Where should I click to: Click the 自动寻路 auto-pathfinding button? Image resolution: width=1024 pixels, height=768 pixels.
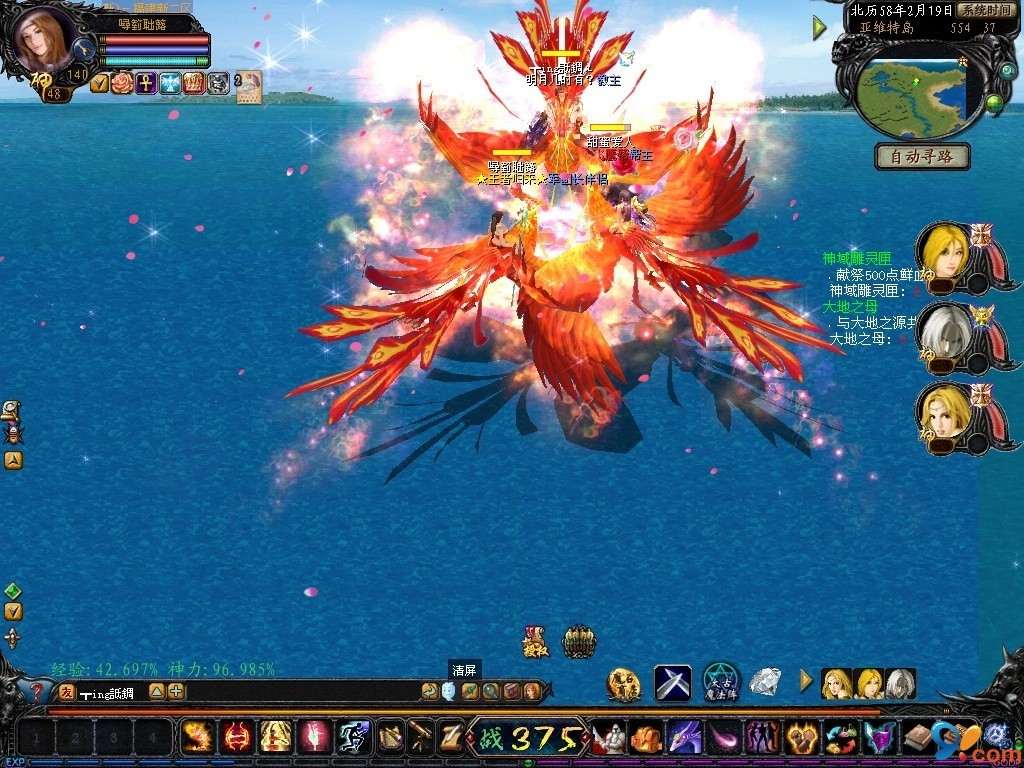click(922, 156)
